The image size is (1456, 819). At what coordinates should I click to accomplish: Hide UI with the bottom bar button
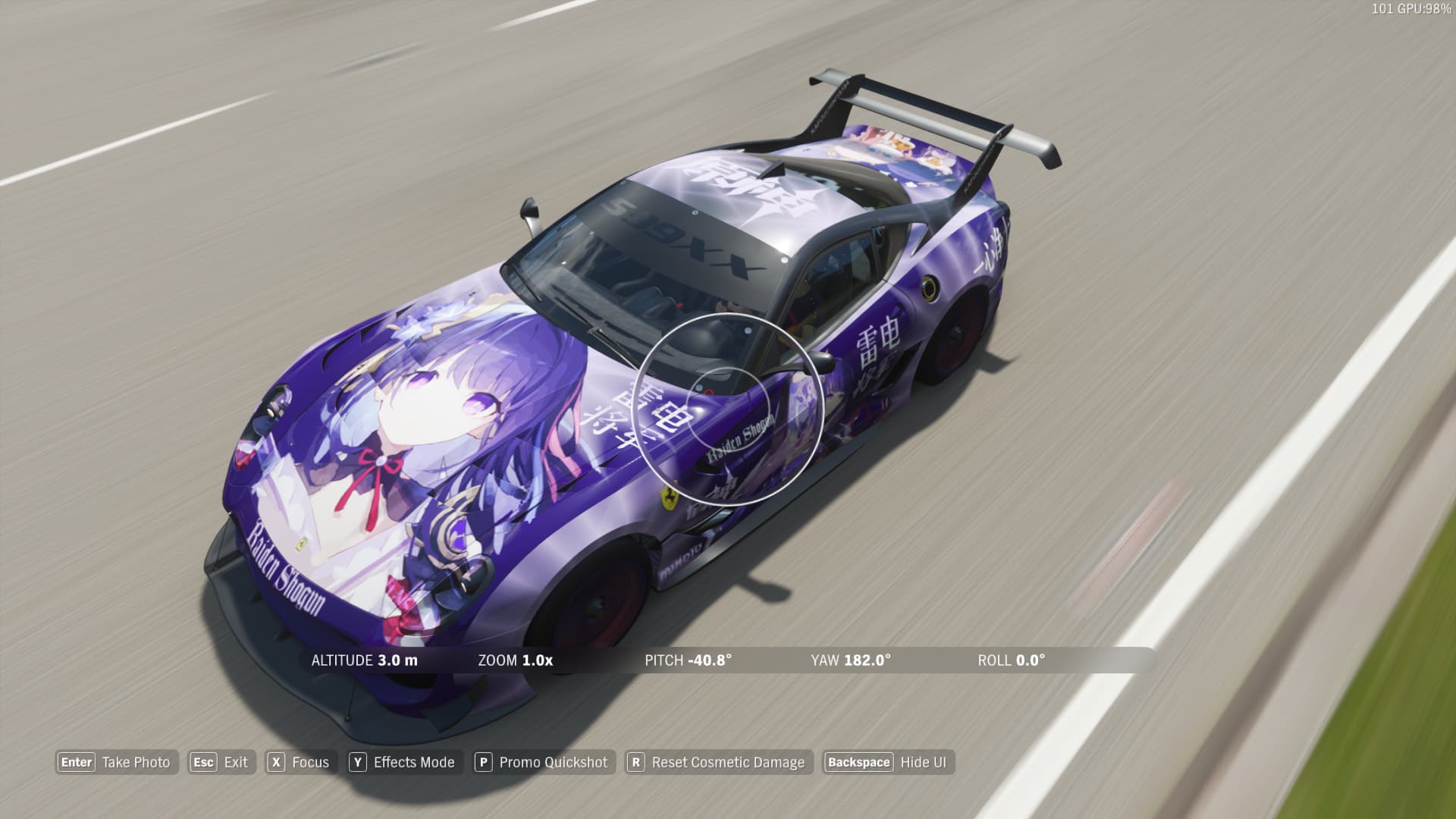pos(888,762)
